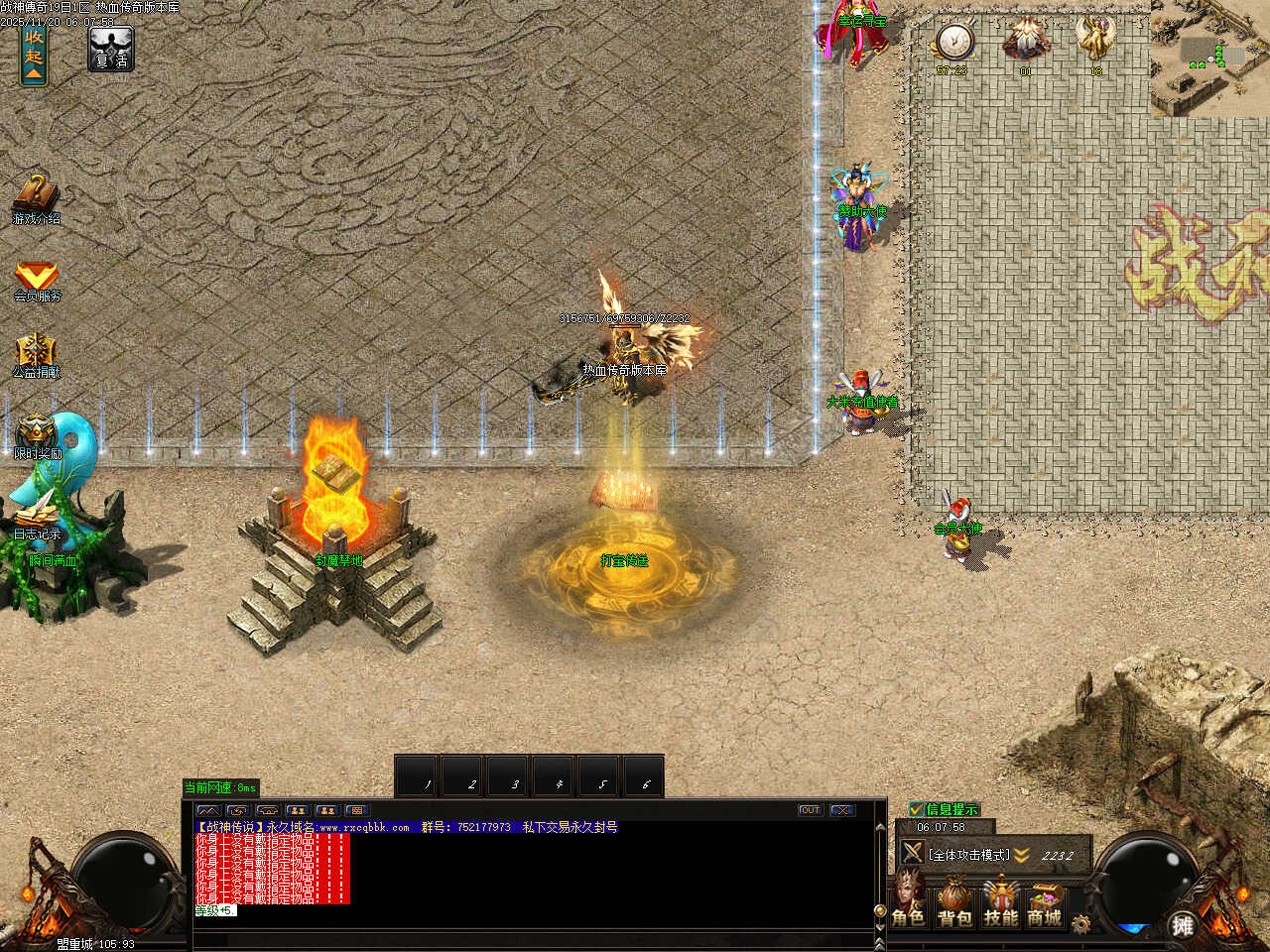Click the OUT button on chat panel

(810, 810)
